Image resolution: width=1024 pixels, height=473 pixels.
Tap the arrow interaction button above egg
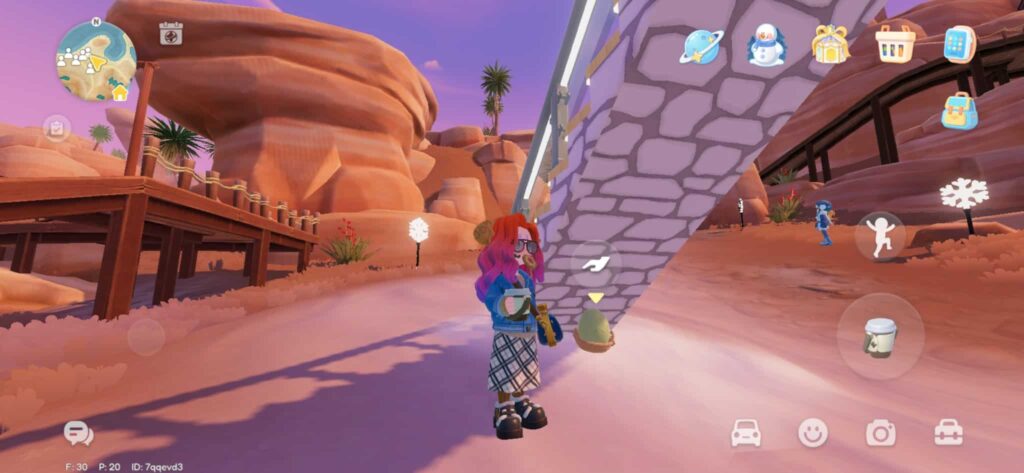pyautogui.click(x=596, y=263)
